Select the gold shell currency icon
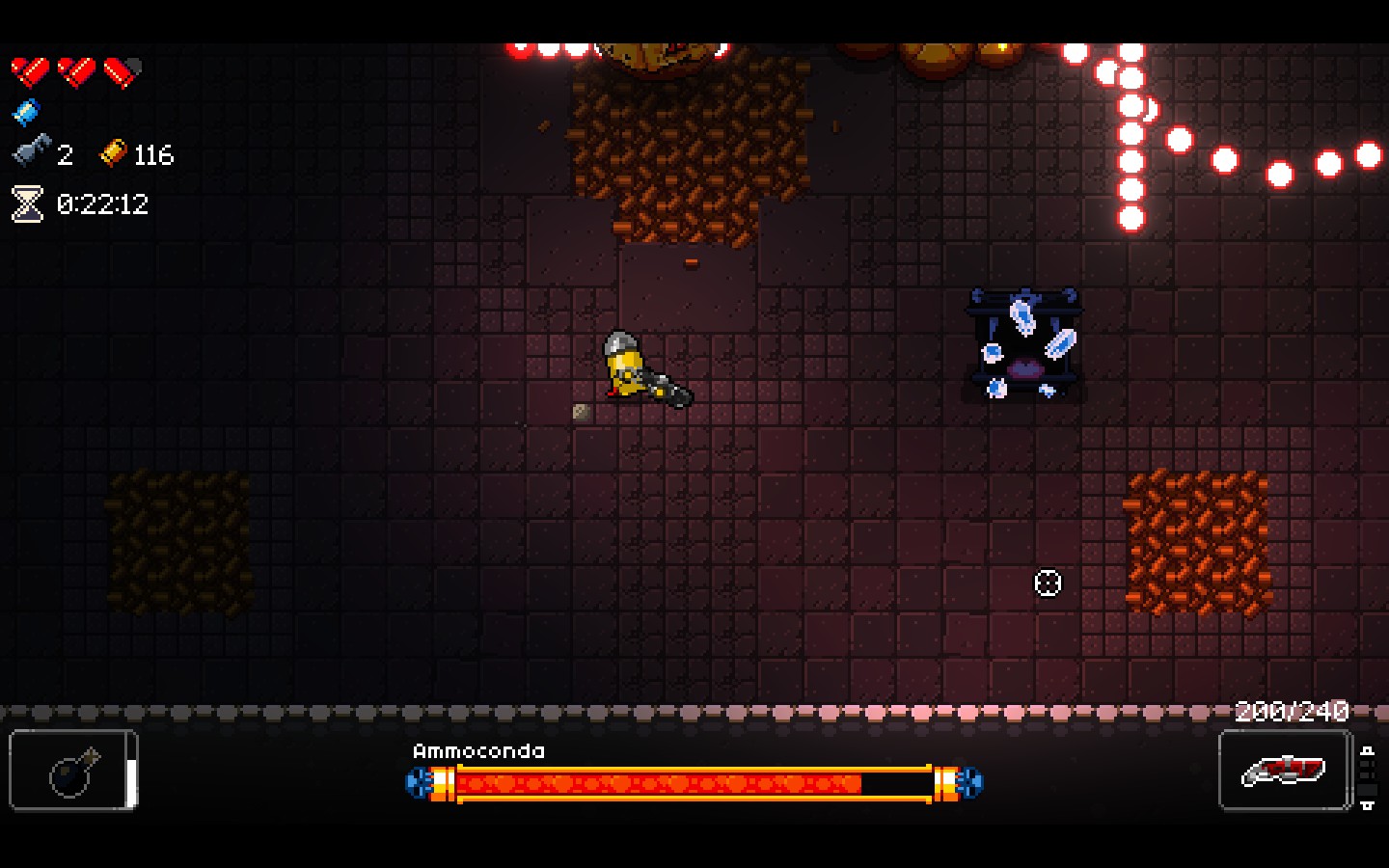The image size is (1389, 868). coord(113,153)
